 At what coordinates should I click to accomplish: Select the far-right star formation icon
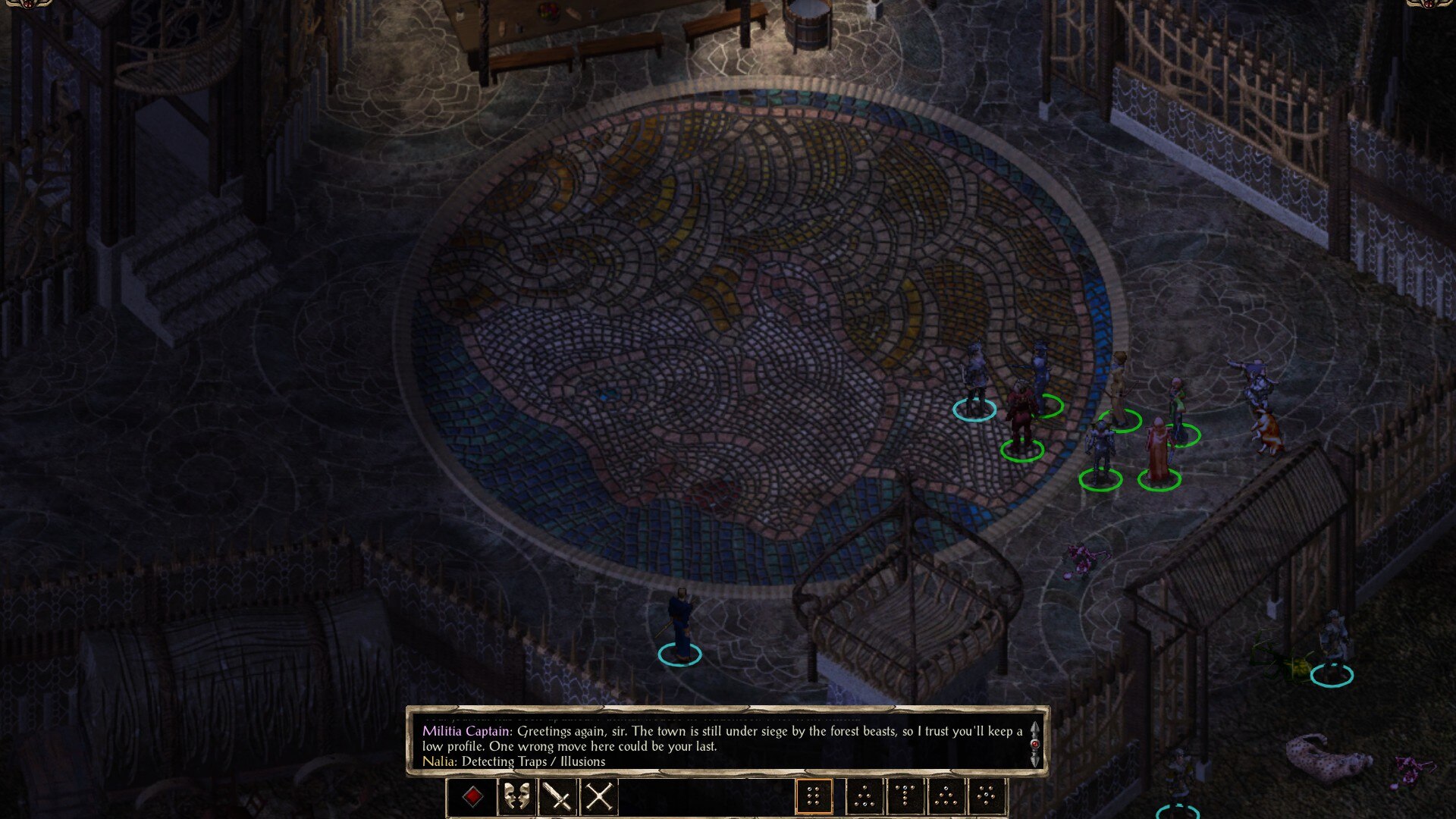point(987,796)
